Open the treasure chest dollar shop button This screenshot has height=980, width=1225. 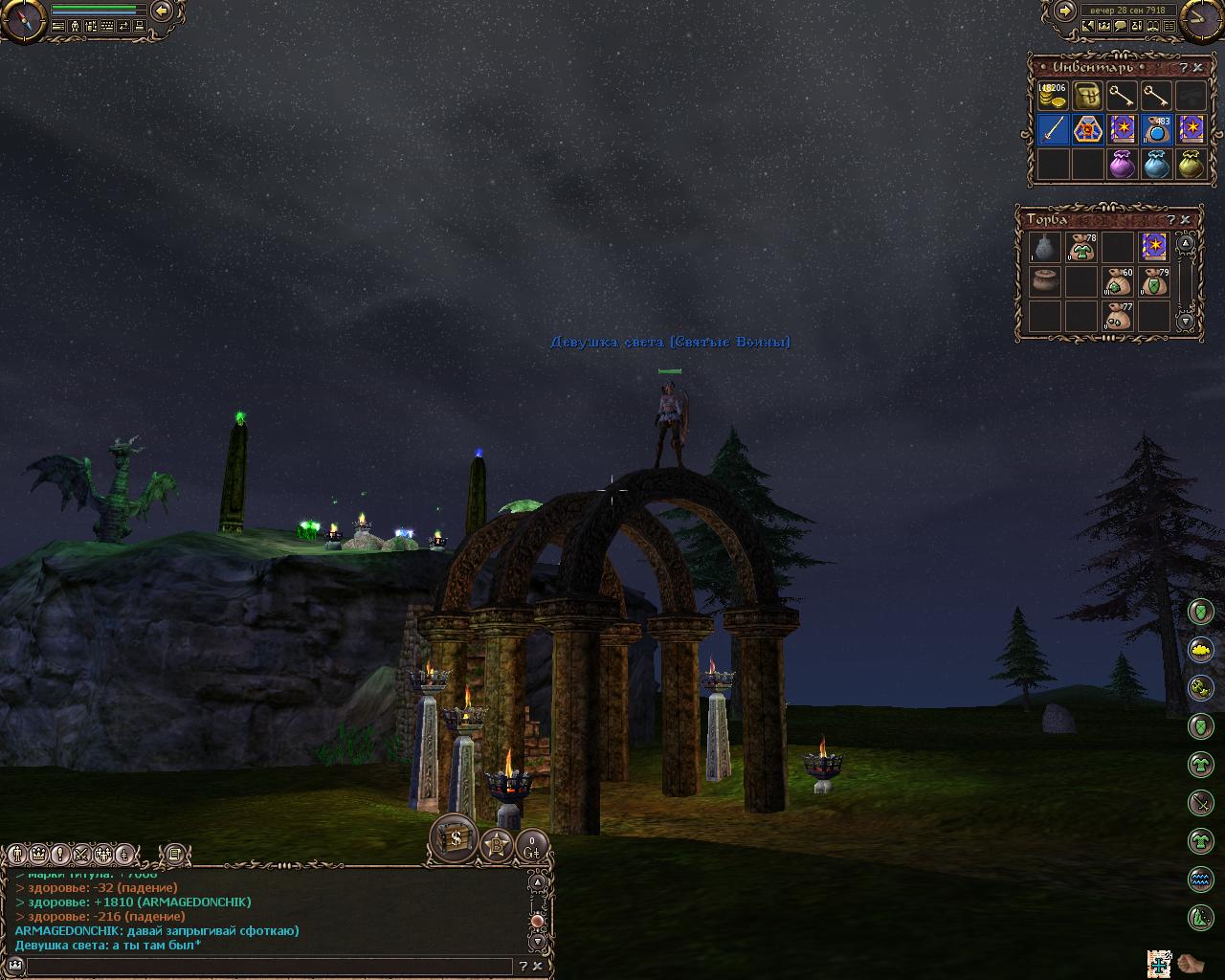tap(455, 839)
